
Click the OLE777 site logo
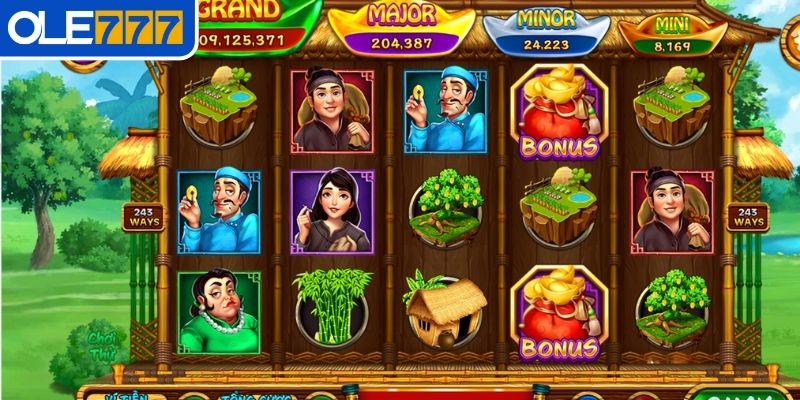tap(97, 27)
